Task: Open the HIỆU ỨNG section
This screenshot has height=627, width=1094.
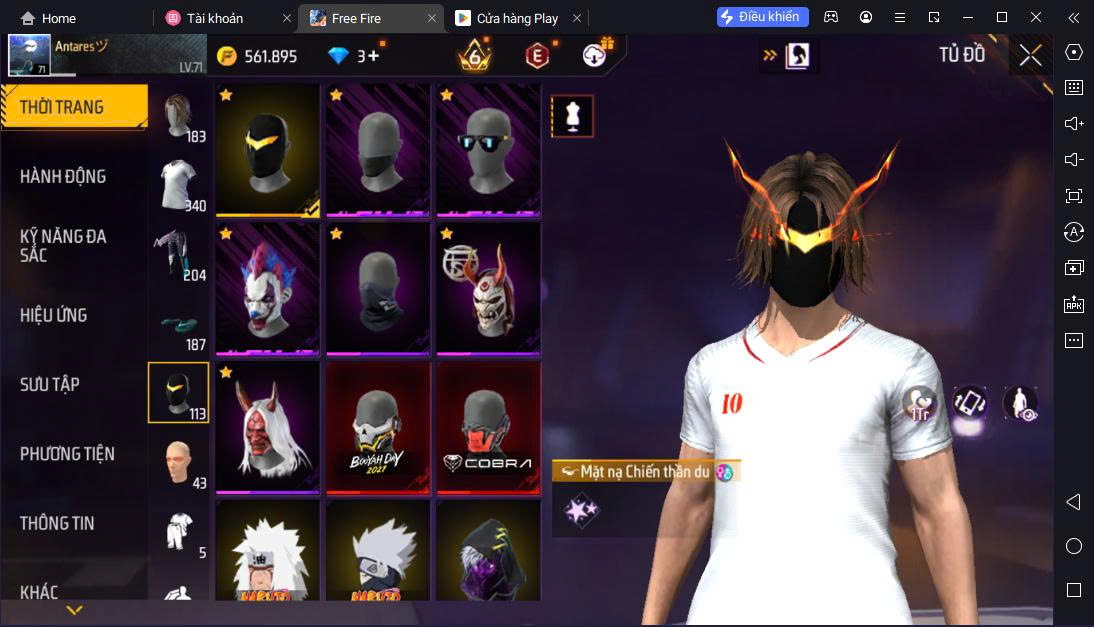Action: tap(54, 315)
